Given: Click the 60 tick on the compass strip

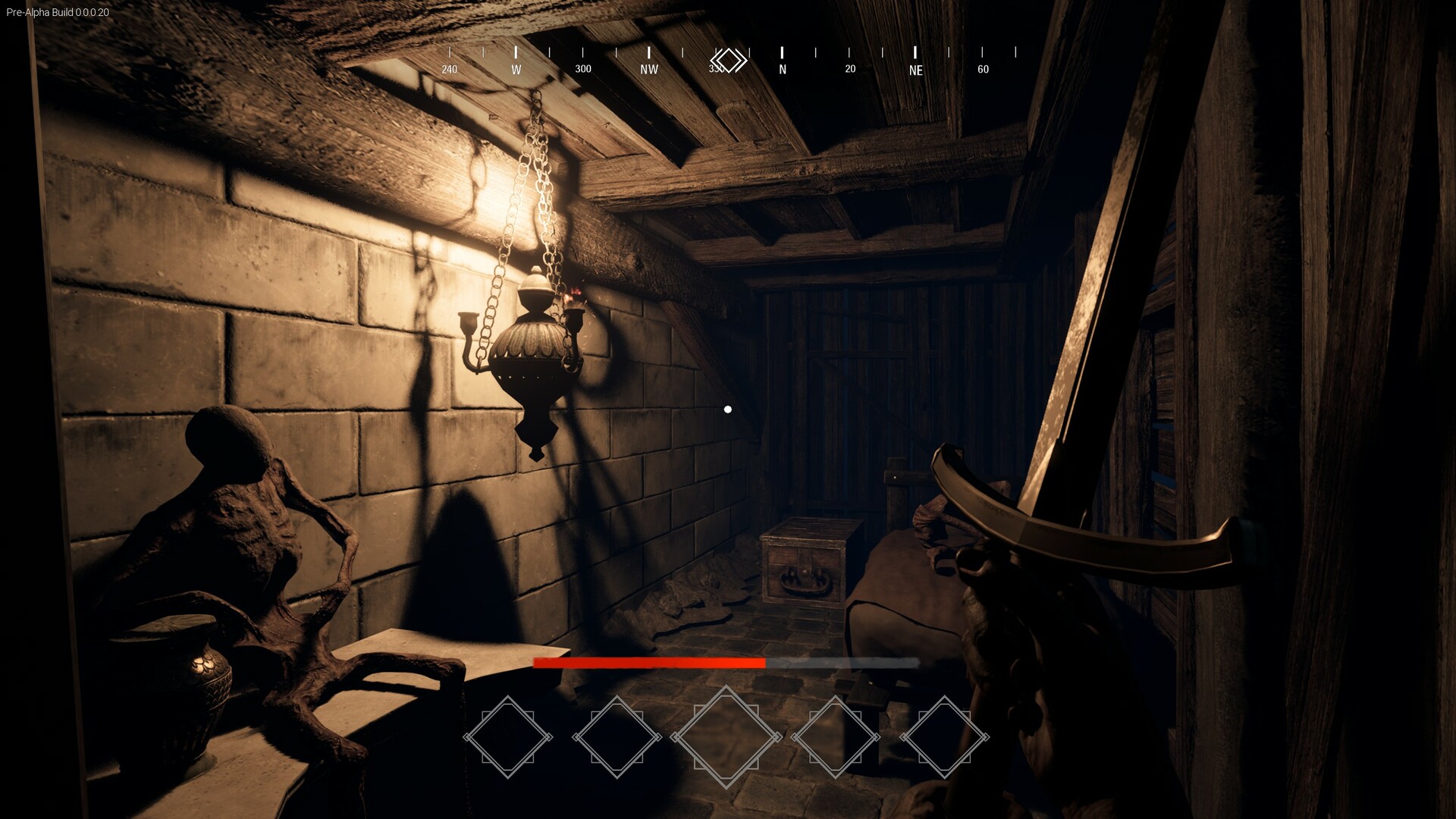Looking at the screenshot, I should [983, 68].
